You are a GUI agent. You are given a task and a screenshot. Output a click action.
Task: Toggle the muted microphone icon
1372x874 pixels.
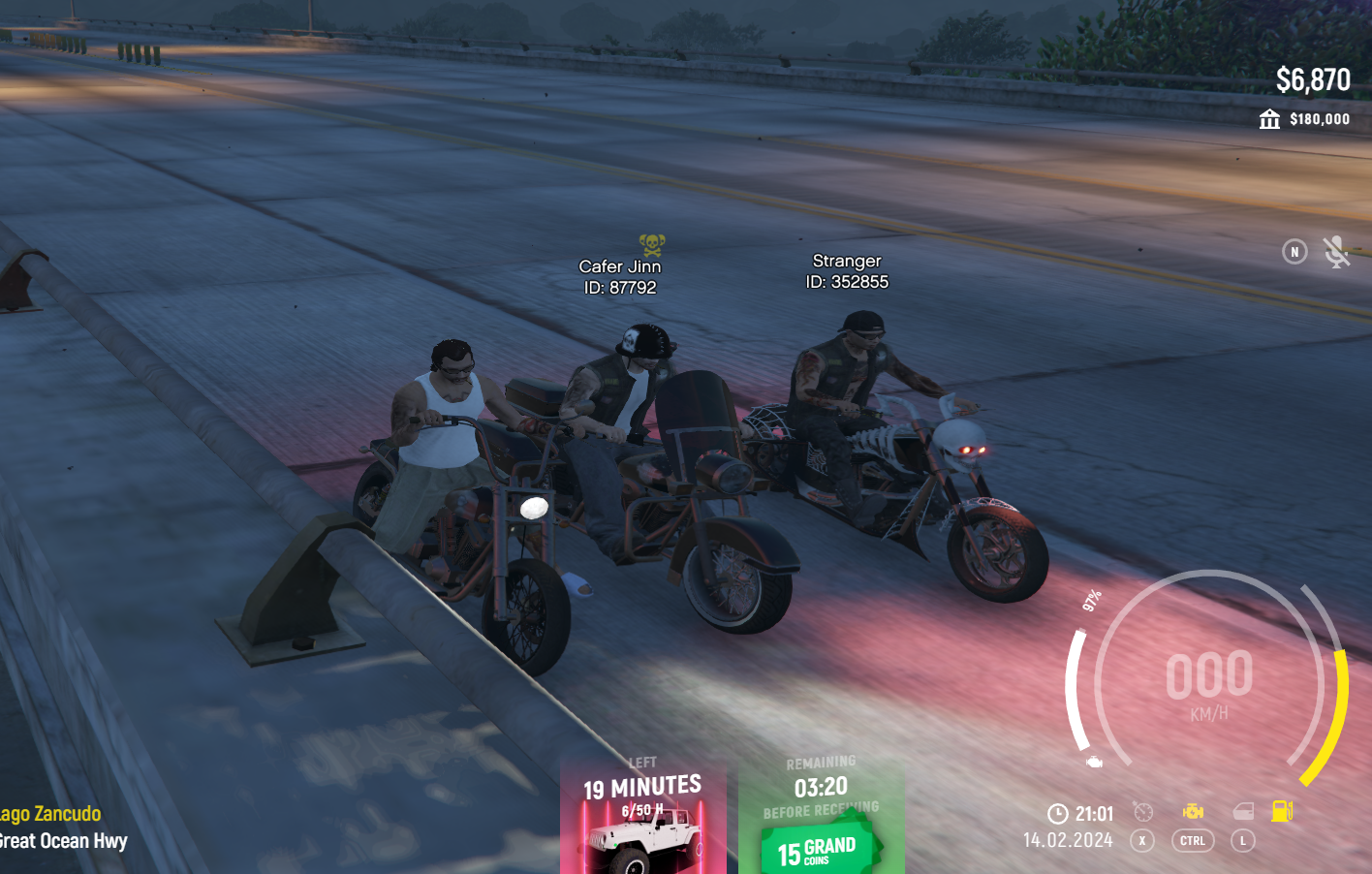point(1337,252)
